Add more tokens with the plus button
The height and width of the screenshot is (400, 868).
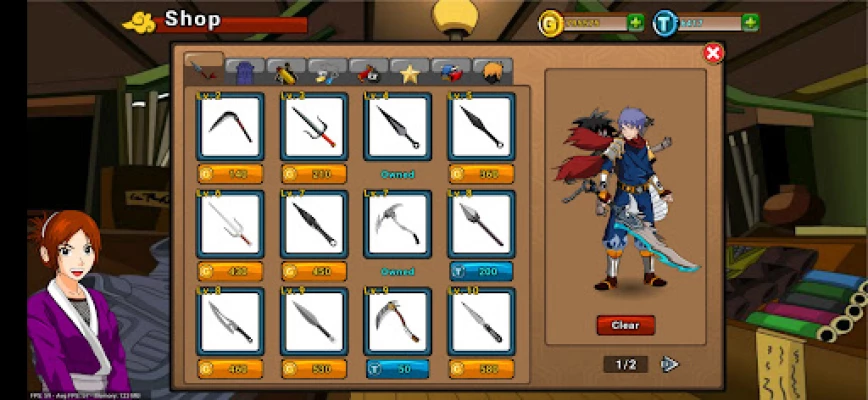(749, 22)
